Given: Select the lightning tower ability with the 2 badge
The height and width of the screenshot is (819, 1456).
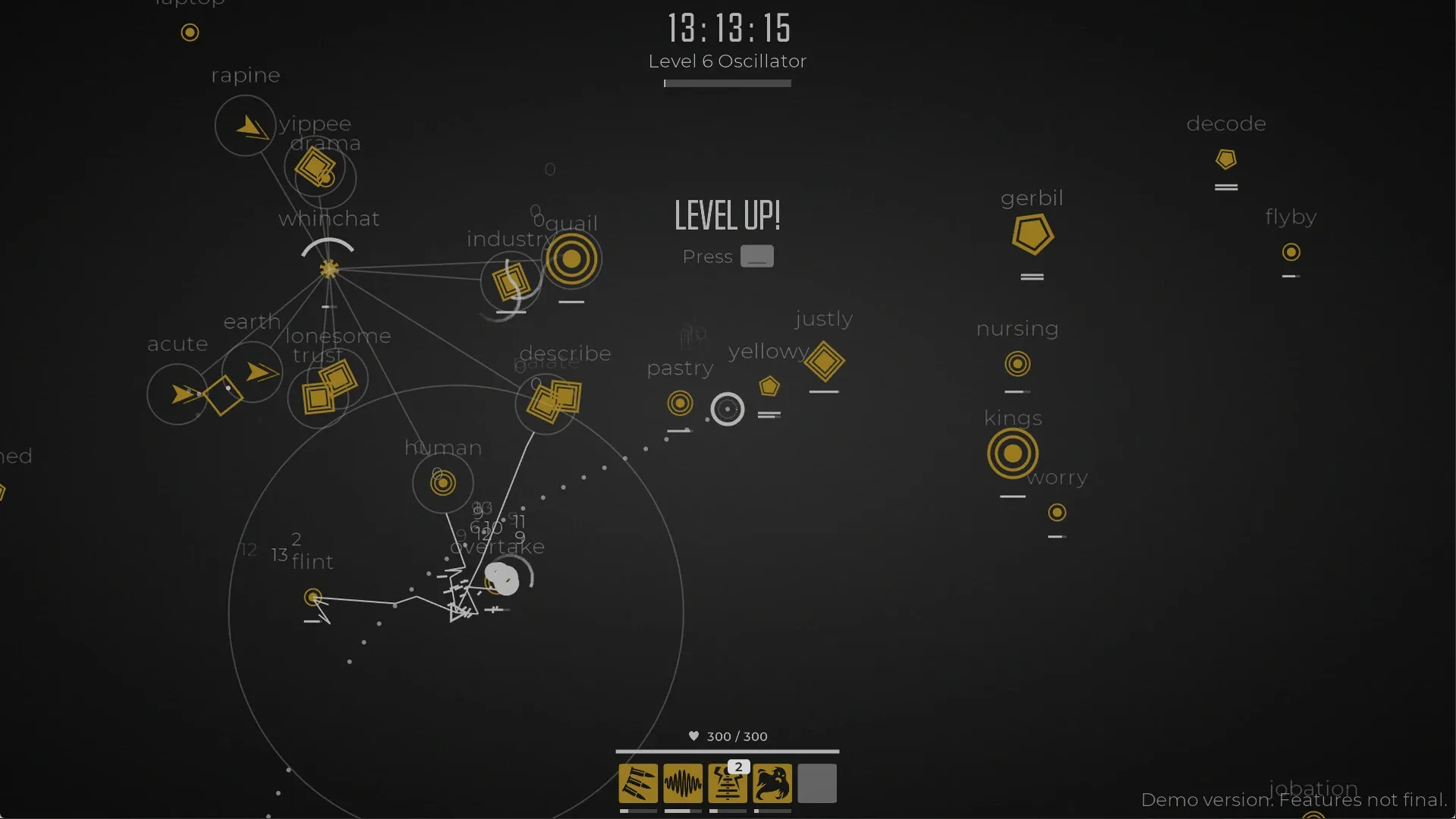Looking at the screenshot, I should [728, 787].
